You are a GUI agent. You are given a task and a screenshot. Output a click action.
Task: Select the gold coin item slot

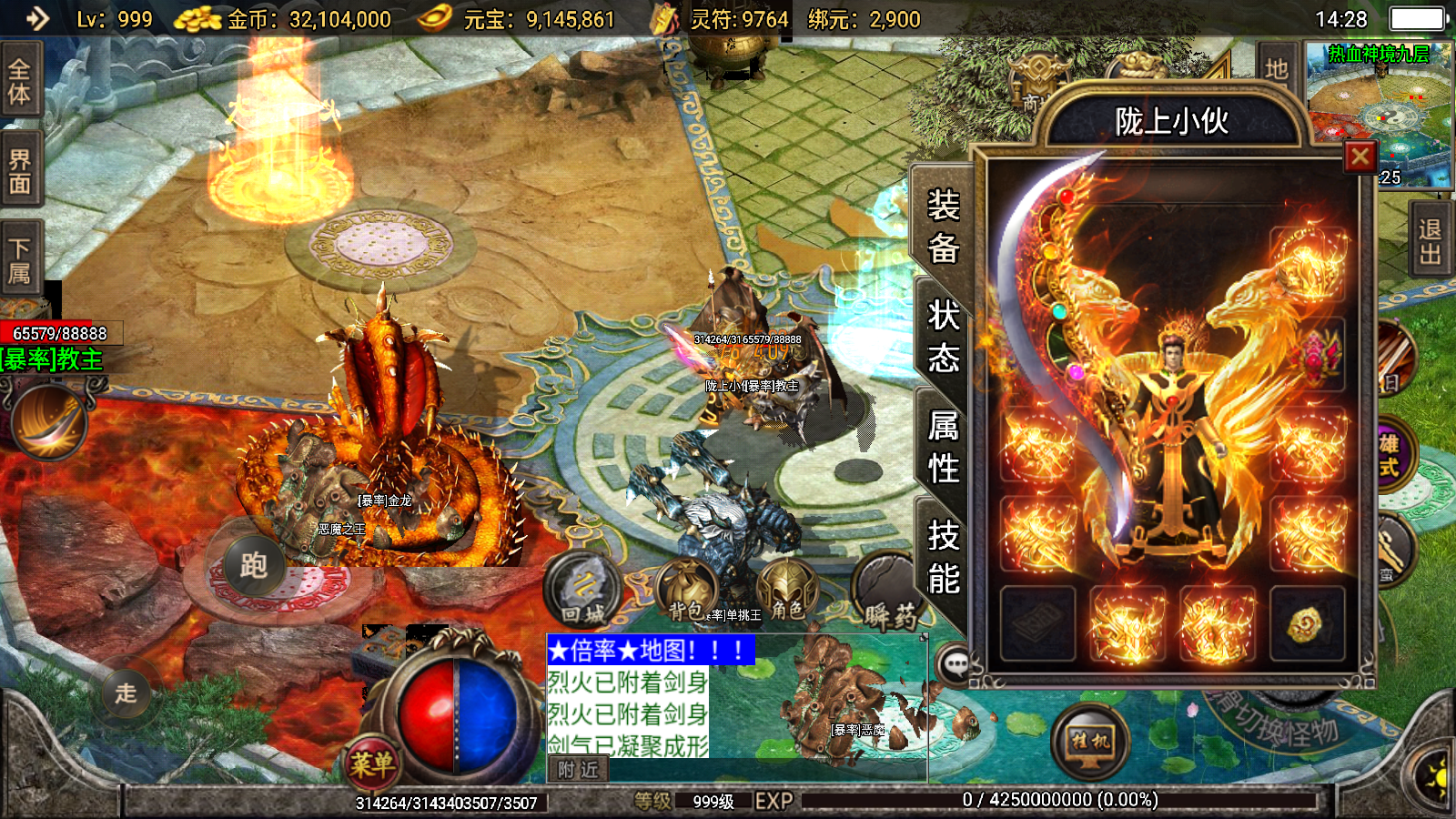point(1307,624)
